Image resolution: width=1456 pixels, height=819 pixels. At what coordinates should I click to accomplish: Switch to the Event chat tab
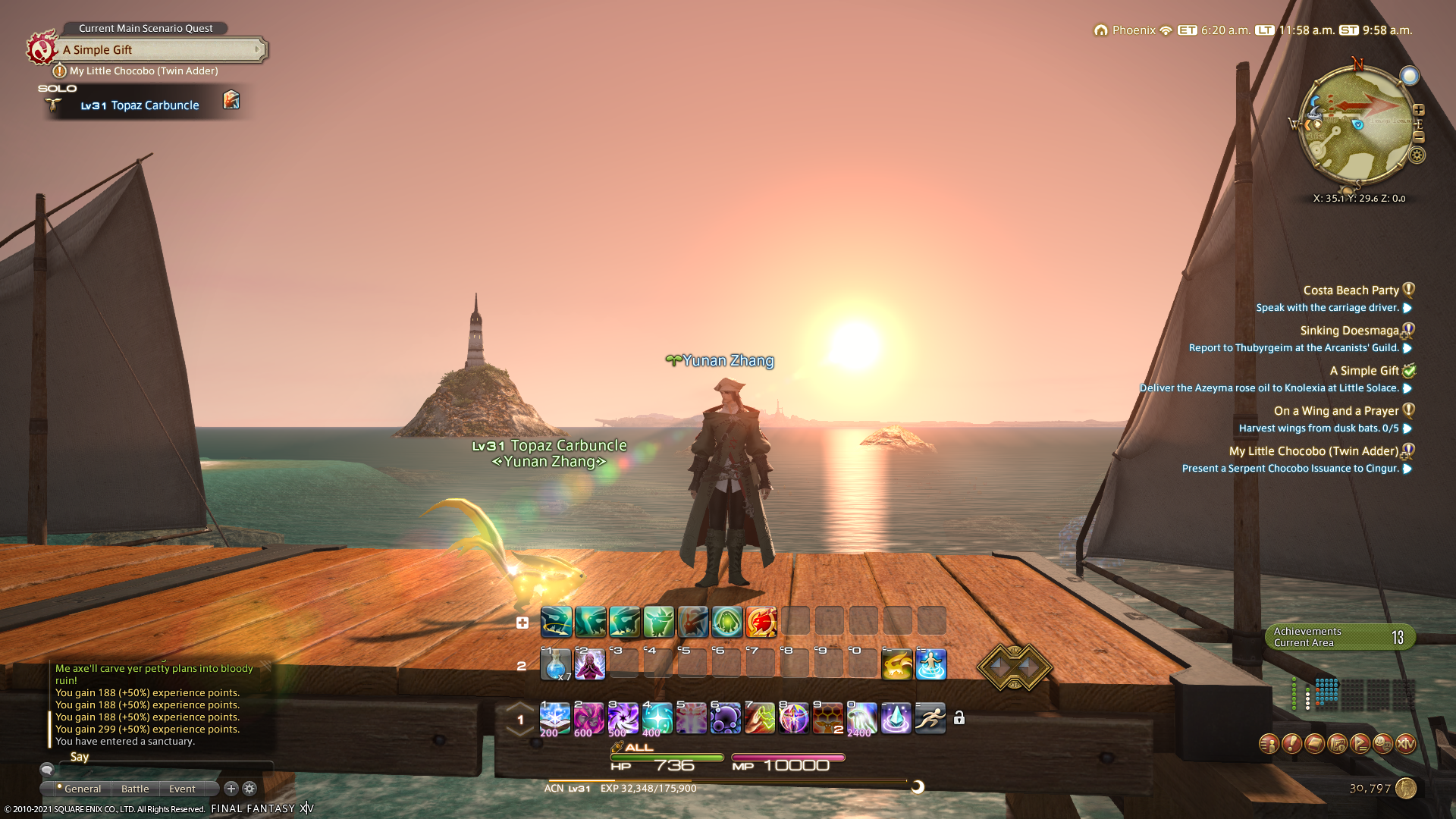coord(182,789)
